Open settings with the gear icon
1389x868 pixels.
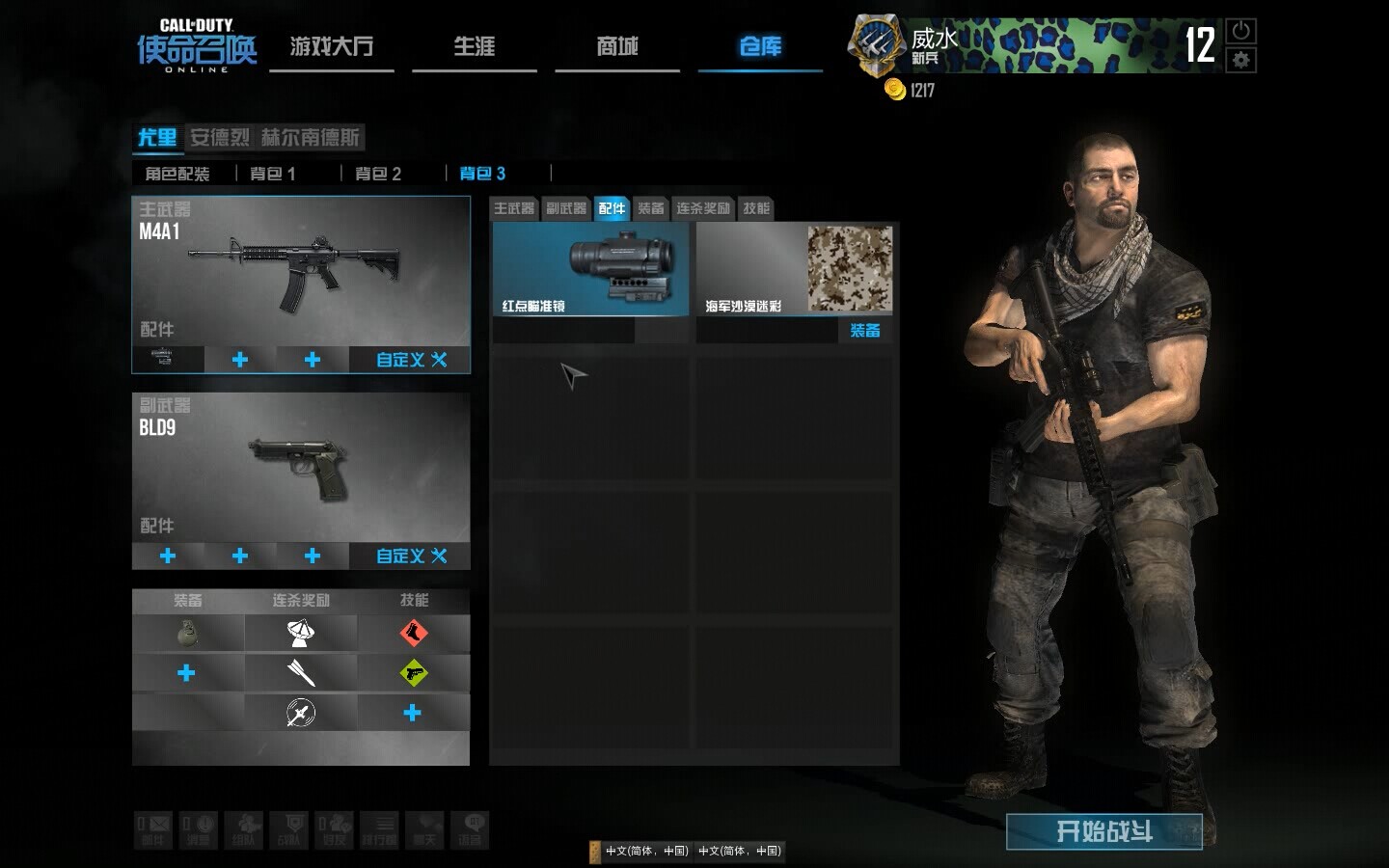[x=1240, y=60]
